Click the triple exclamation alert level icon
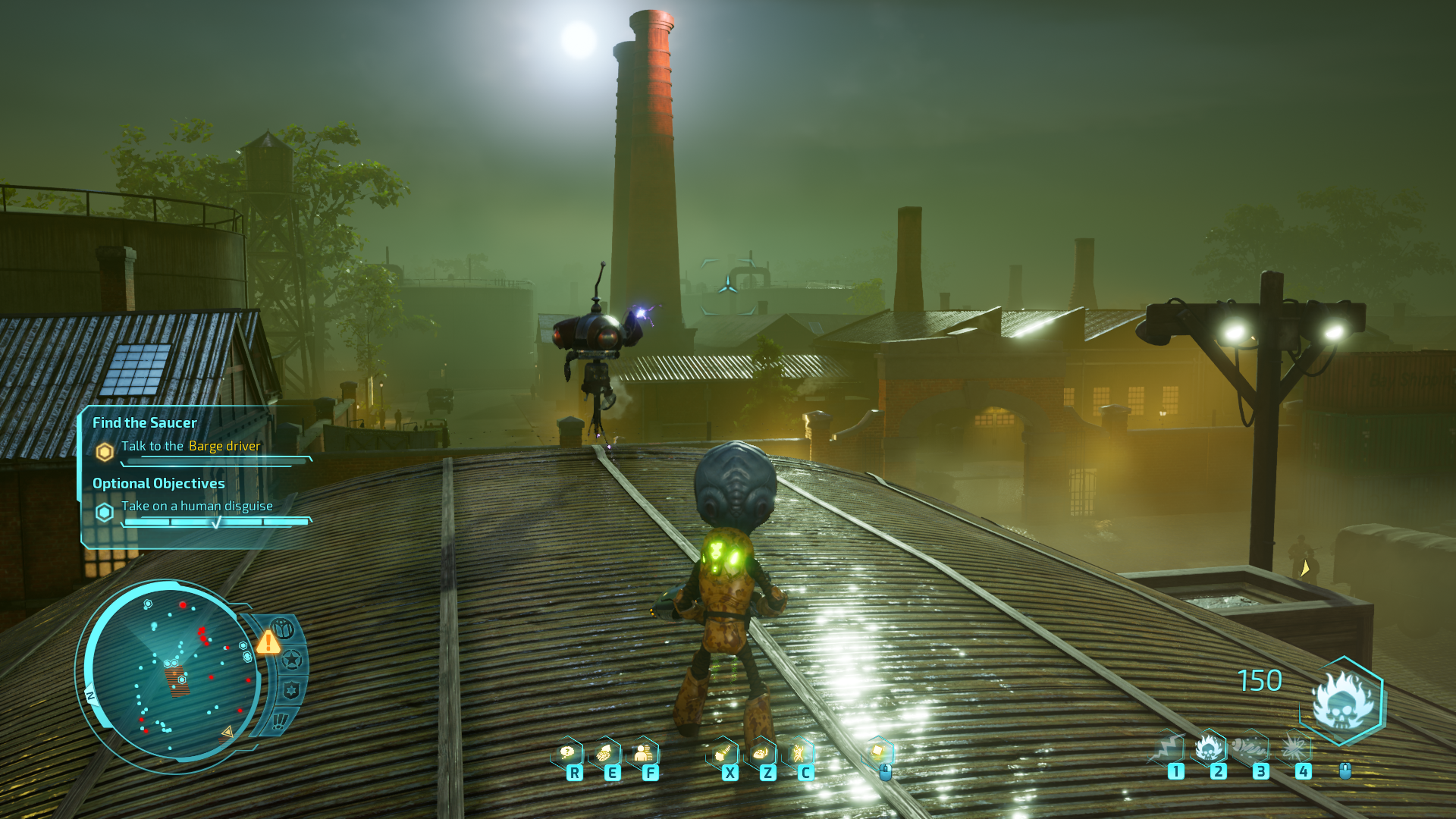 coord(280,720)
